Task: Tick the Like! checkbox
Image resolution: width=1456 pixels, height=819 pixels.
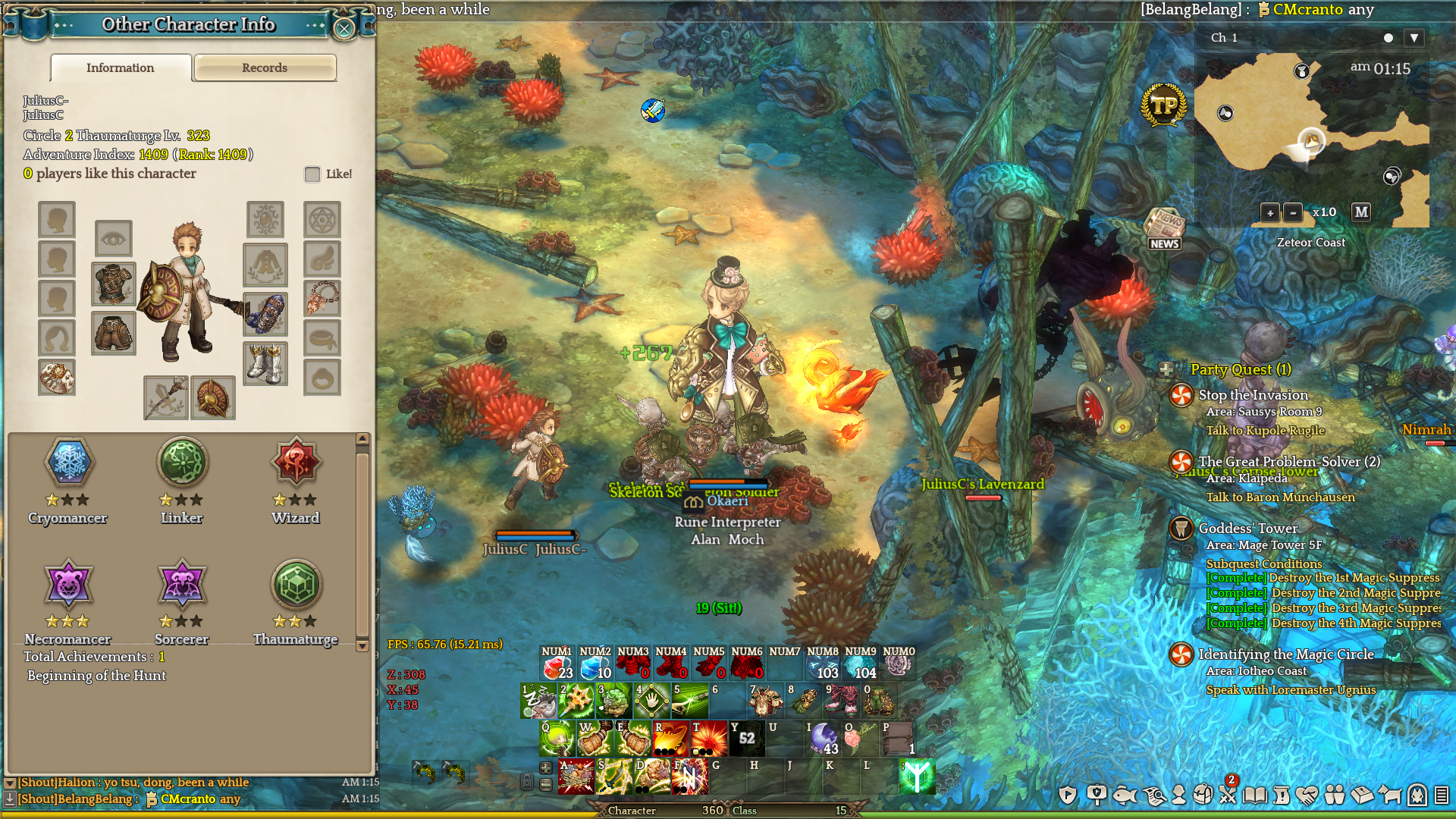Action: coord(312,174)
